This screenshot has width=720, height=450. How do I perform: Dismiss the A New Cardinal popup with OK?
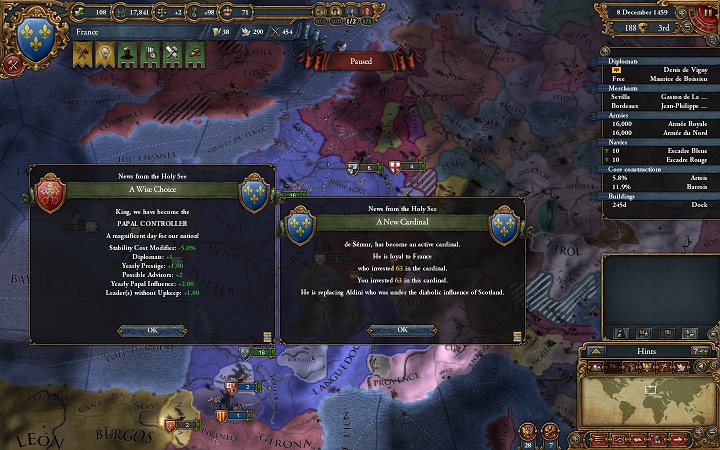pos(402,330)
